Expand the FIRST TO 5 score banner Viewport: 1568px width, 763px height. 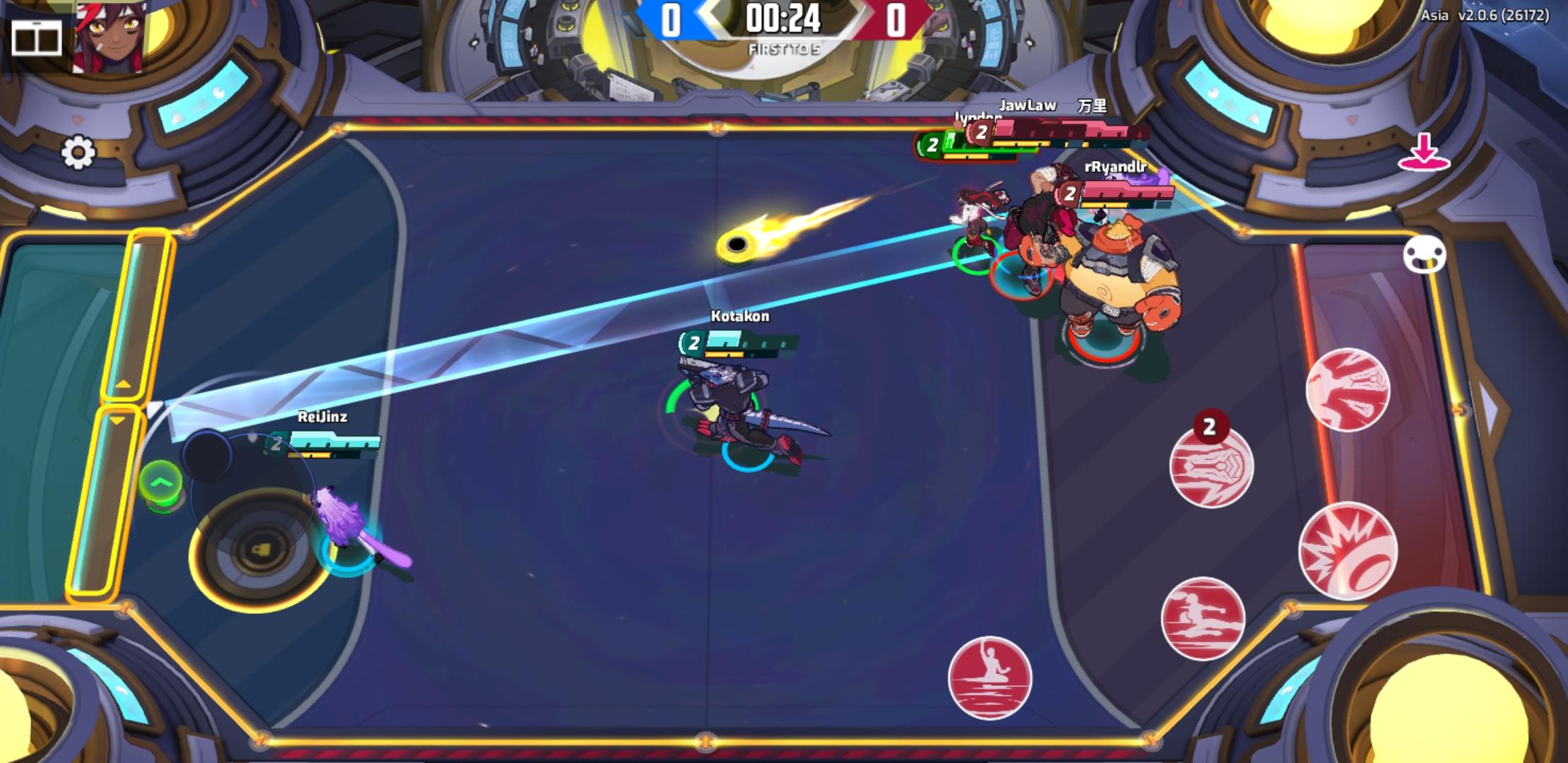click(783, 48)
